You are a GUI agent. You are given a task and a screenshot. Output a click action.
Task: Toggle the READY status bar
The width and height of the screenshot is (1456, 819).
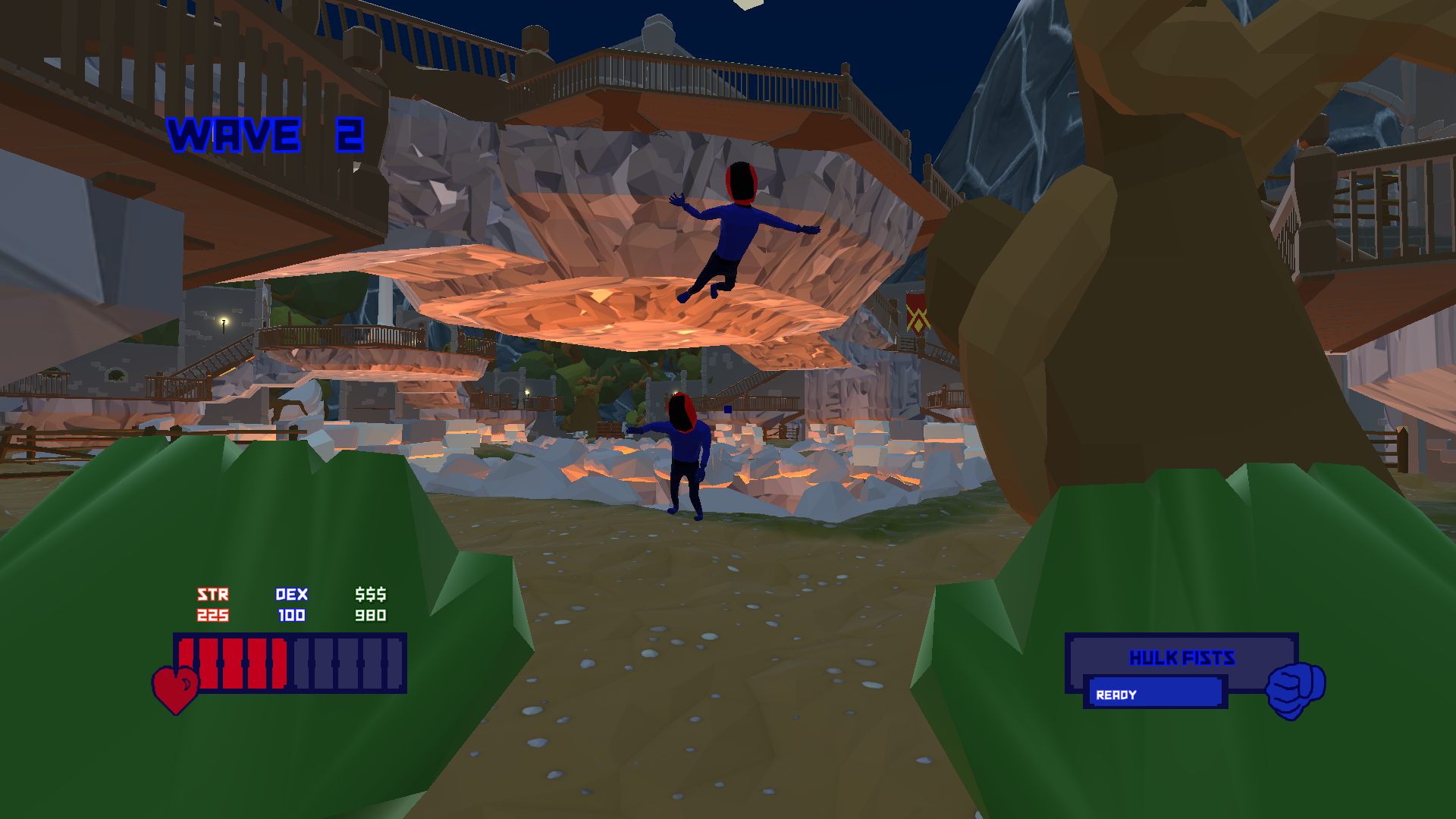1156,692
